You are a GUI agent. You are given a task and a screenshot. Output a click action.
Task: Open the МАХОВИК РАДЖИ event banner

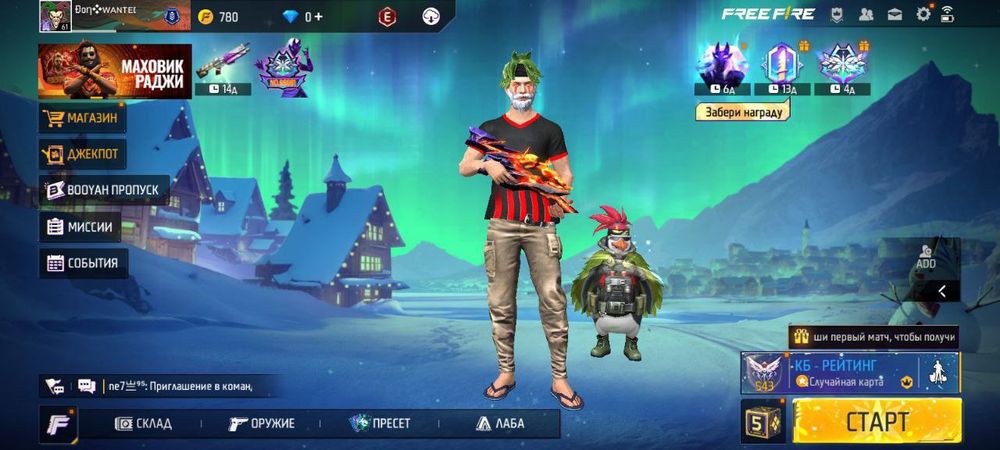click(x=114, y=71)
